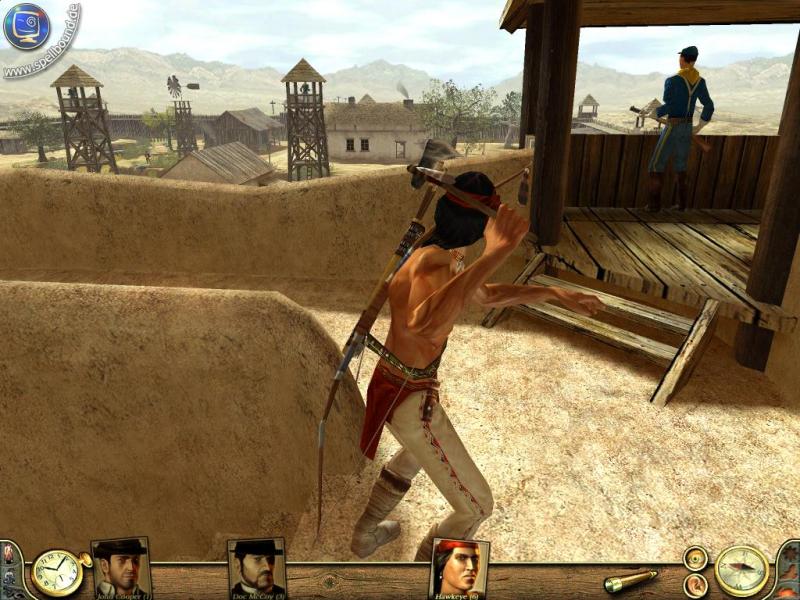The height and width of the screenshot is (600, 800).
Task: Open the brass compass
Action: (742, 571)
